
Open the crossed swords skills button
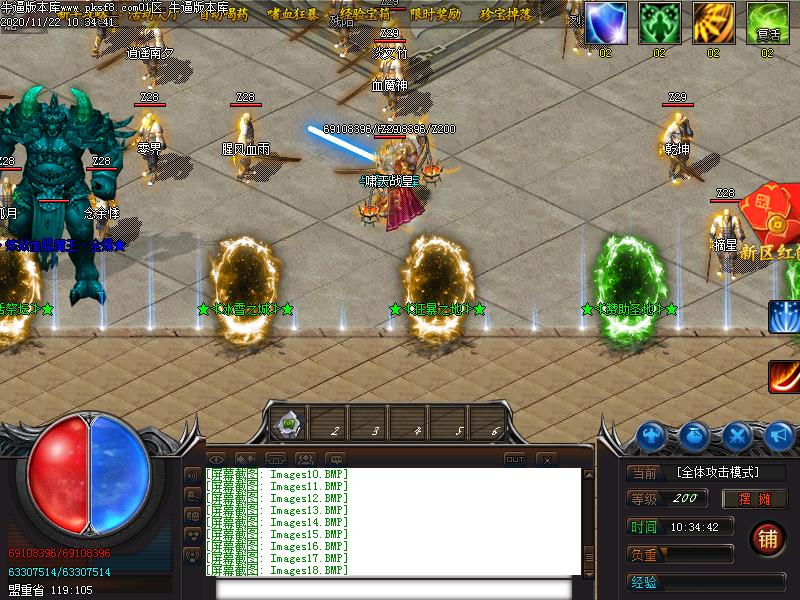pyautogui.click(x=738, y=436)
